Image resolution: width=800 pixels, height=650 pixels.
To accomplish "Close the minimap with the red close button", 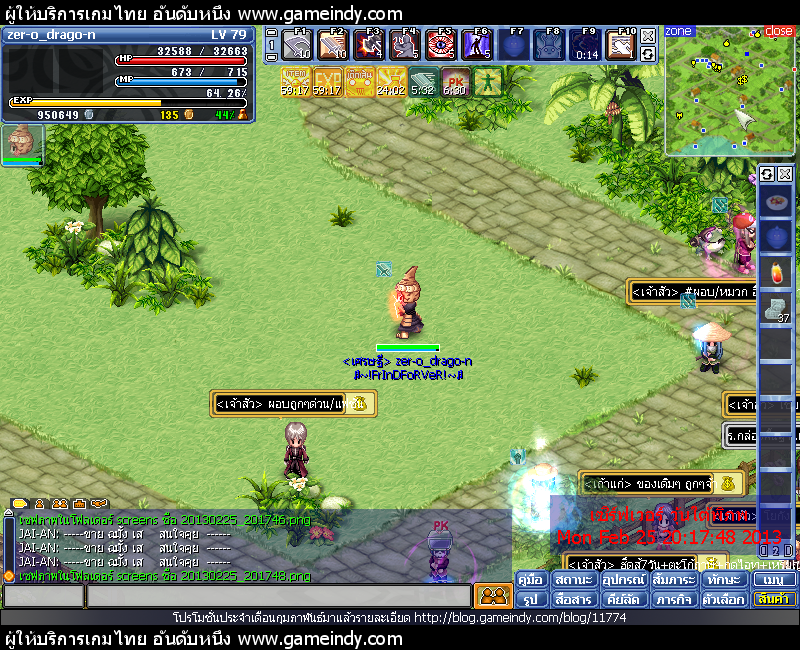I will [778, 31].
